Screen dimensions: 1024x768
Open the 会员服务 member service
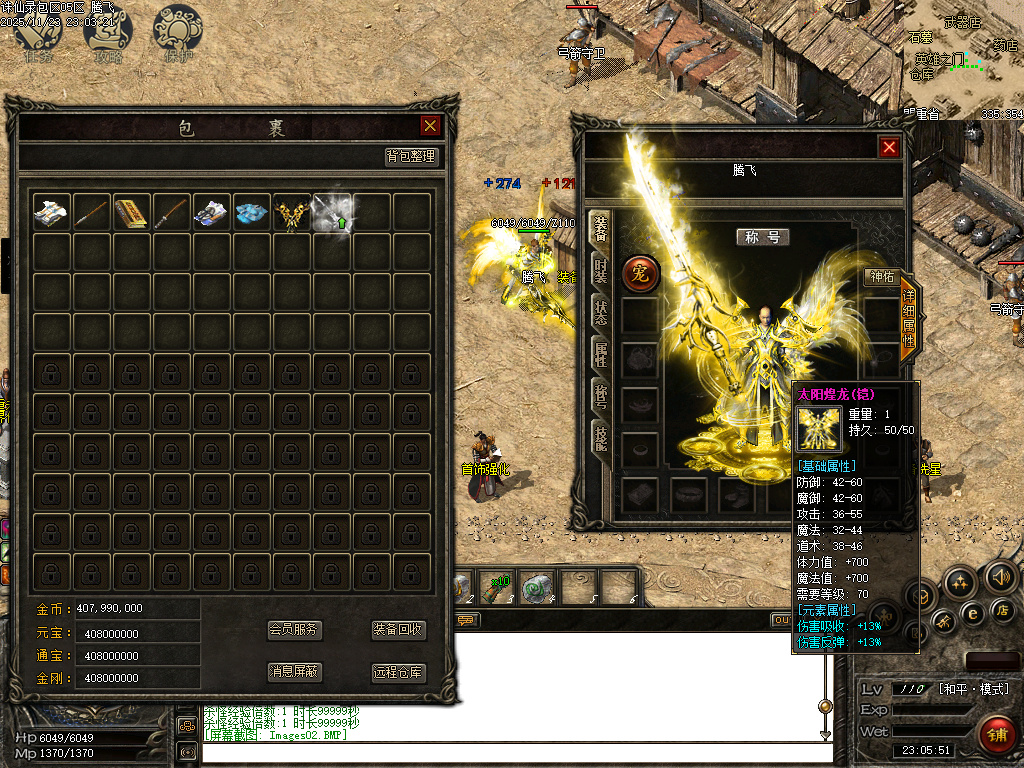[294, 630]
